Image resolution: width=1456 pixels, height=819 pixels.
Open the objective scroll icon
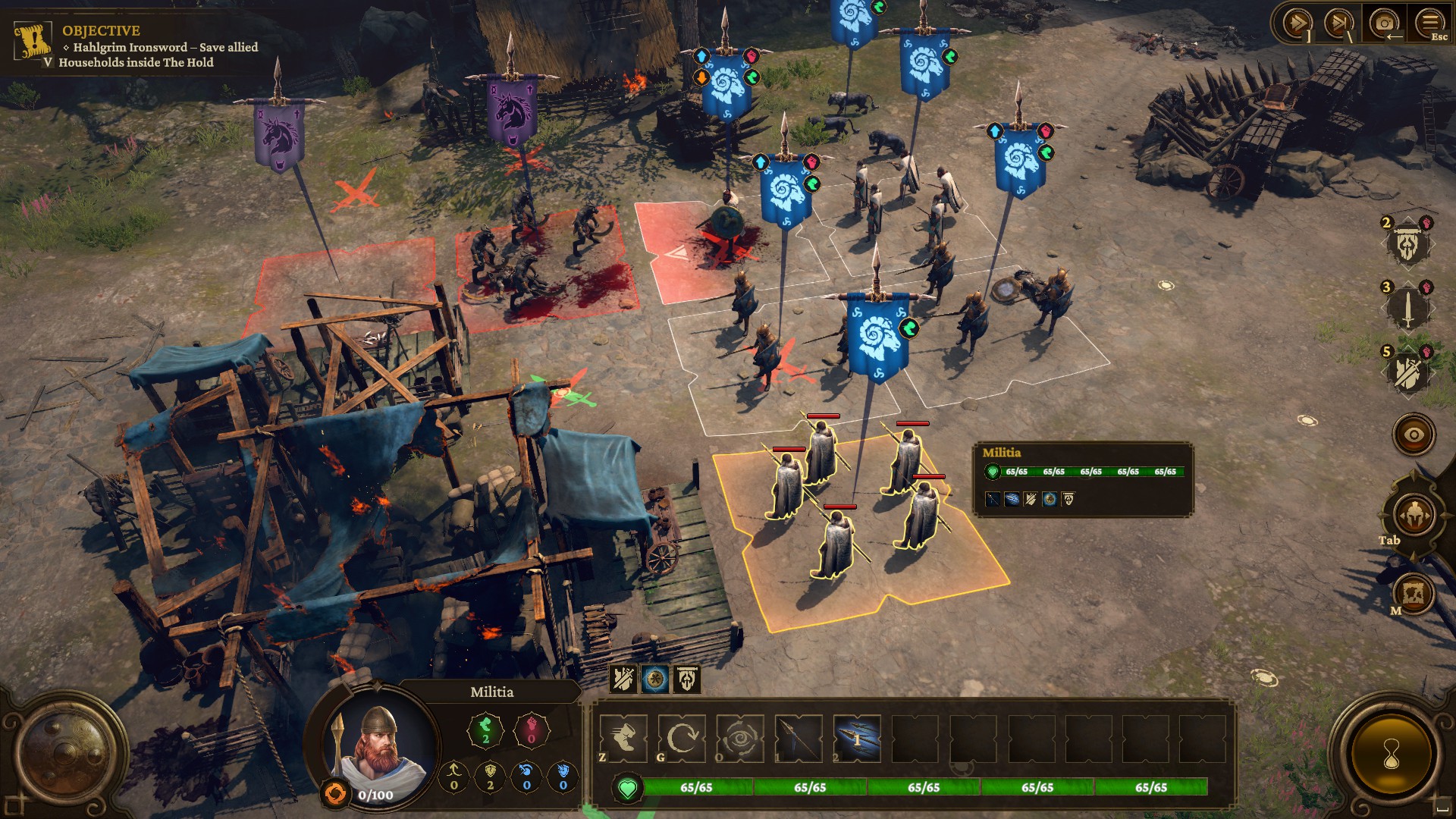(x=33, y=41)
